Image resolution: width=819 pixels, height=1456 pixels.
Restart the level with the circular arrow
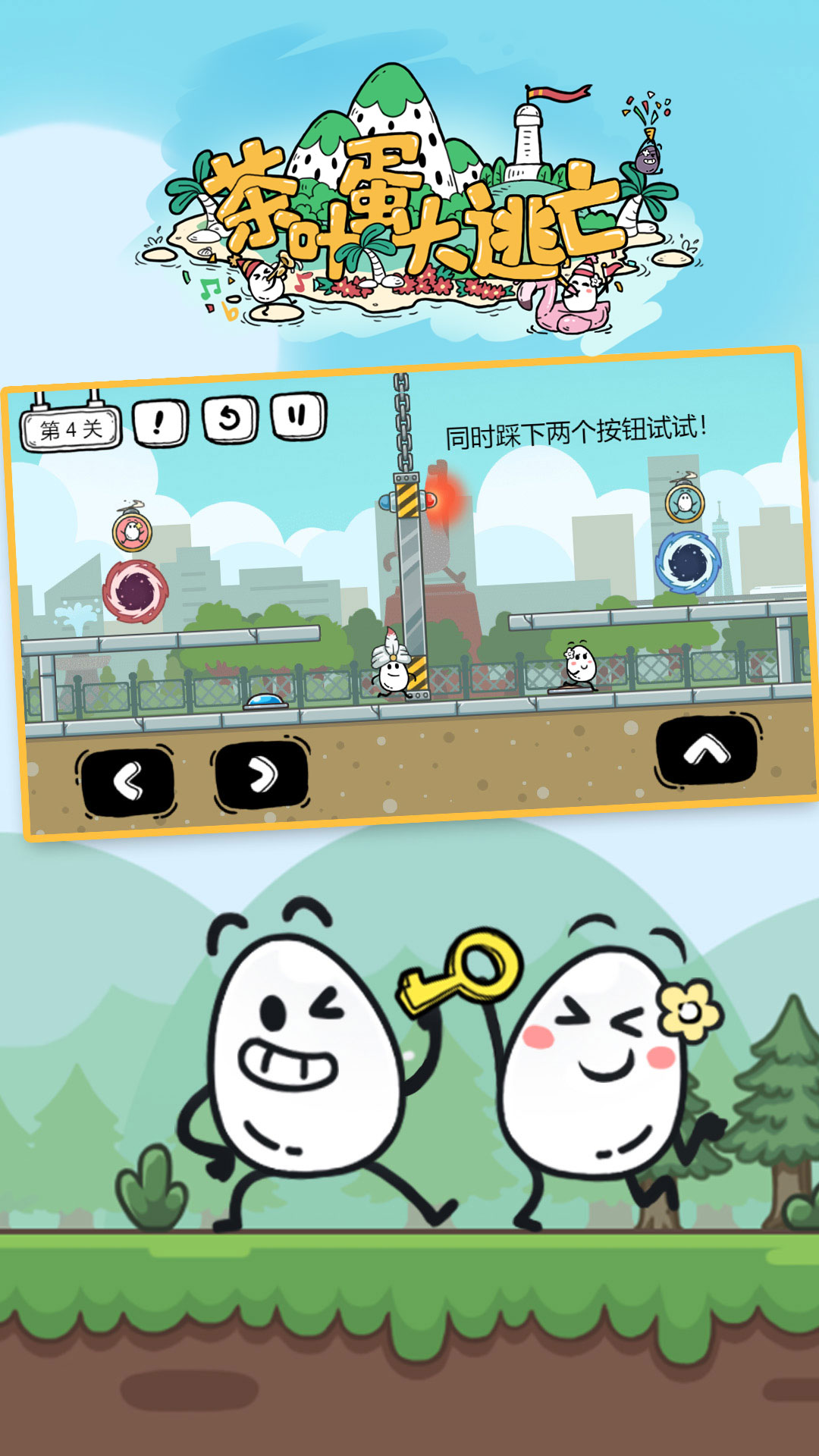tap(230, 418)
